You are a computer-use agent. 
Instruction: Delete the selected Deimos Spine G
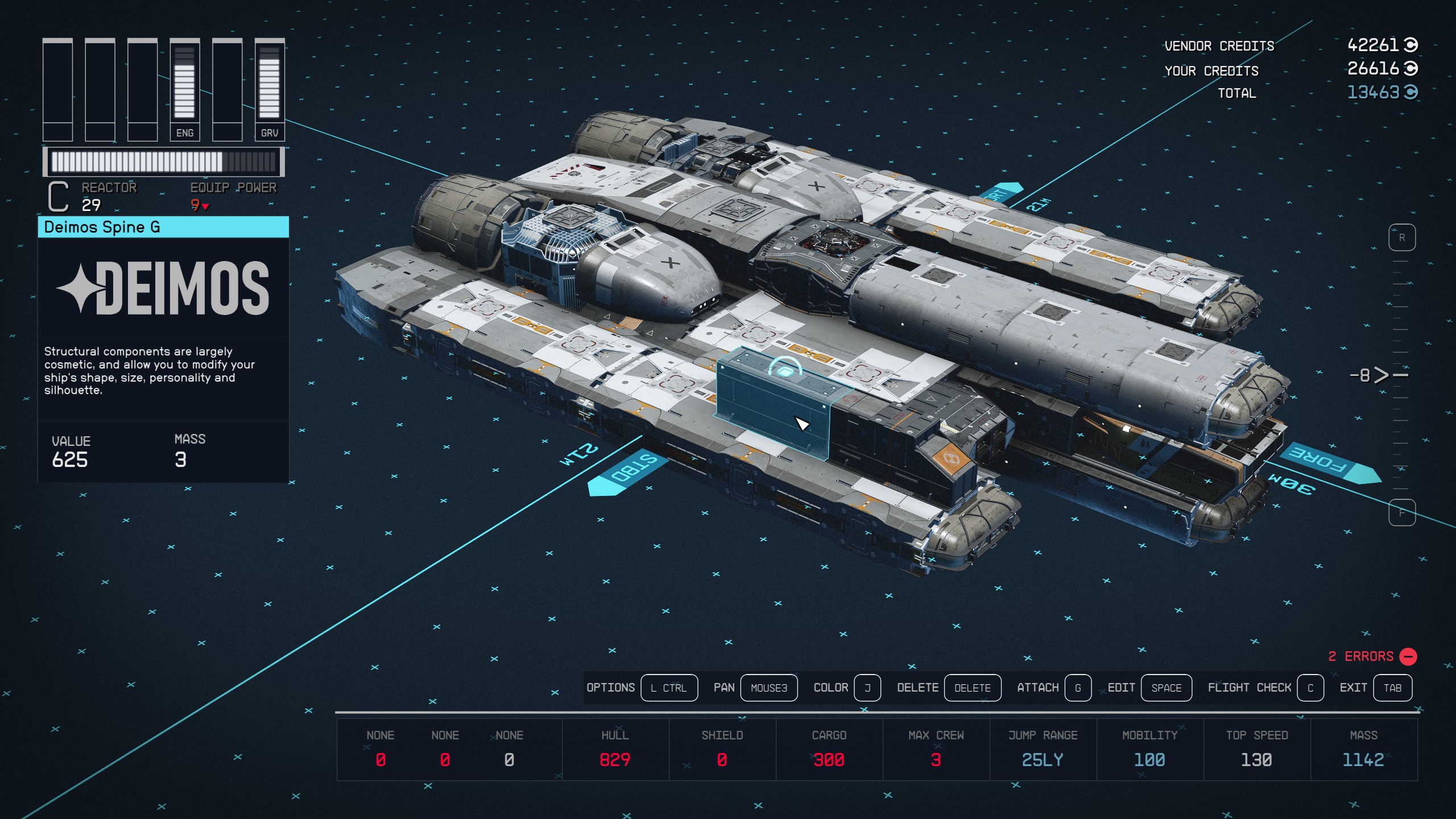pos(972,688)
